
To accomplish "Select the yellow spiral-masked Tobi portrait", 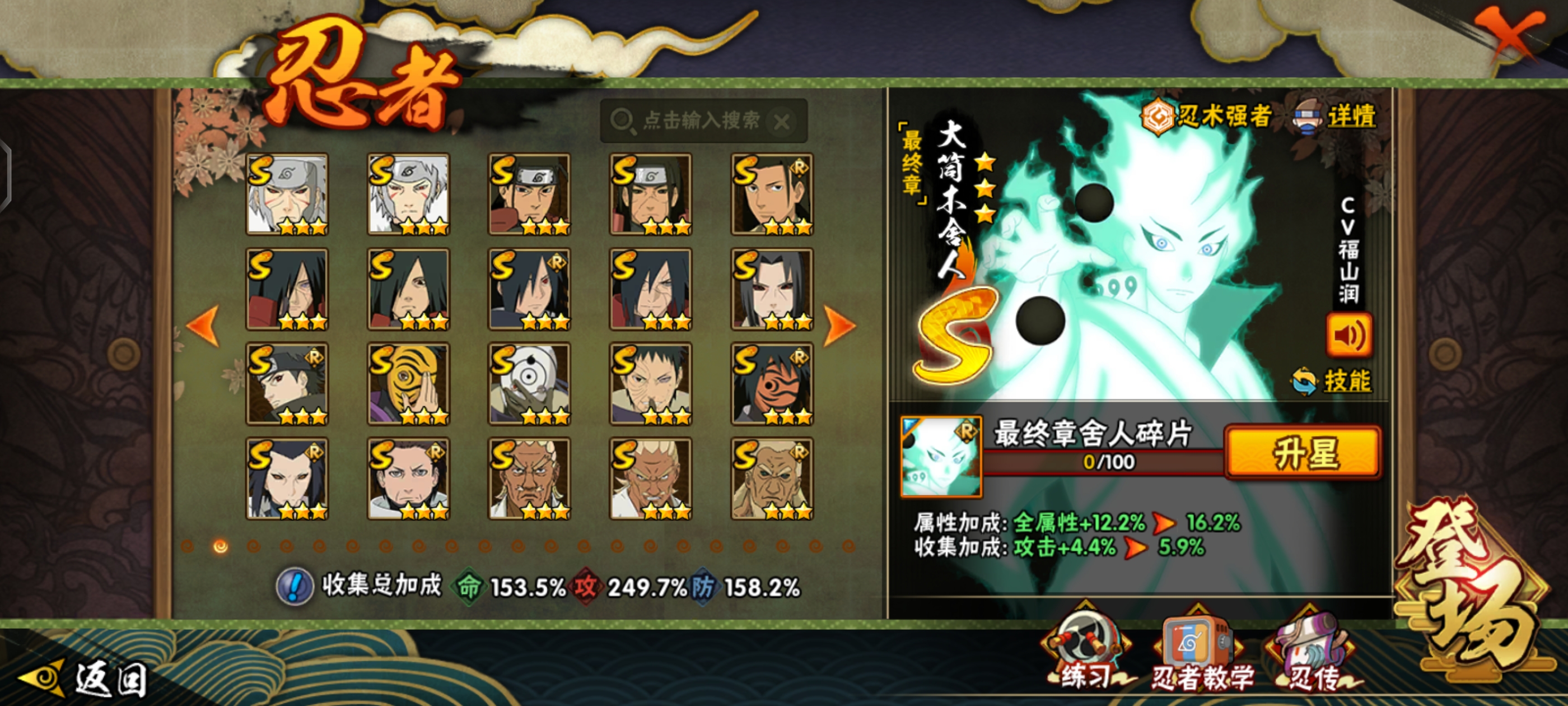I will coord(408,384).
